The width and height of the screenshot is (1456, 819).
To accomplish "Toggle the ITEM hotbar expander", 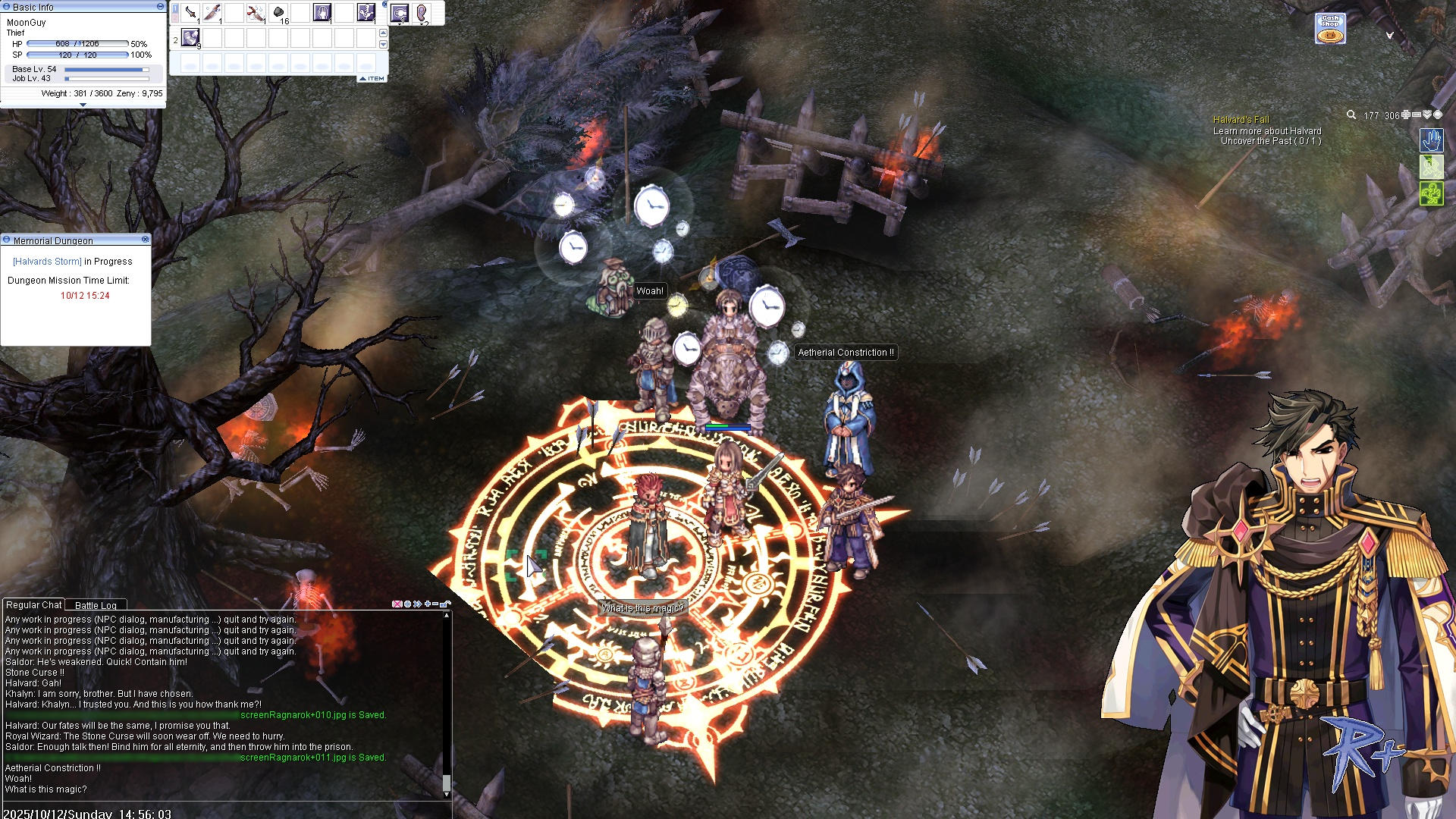I will click(x=372, y=78).
